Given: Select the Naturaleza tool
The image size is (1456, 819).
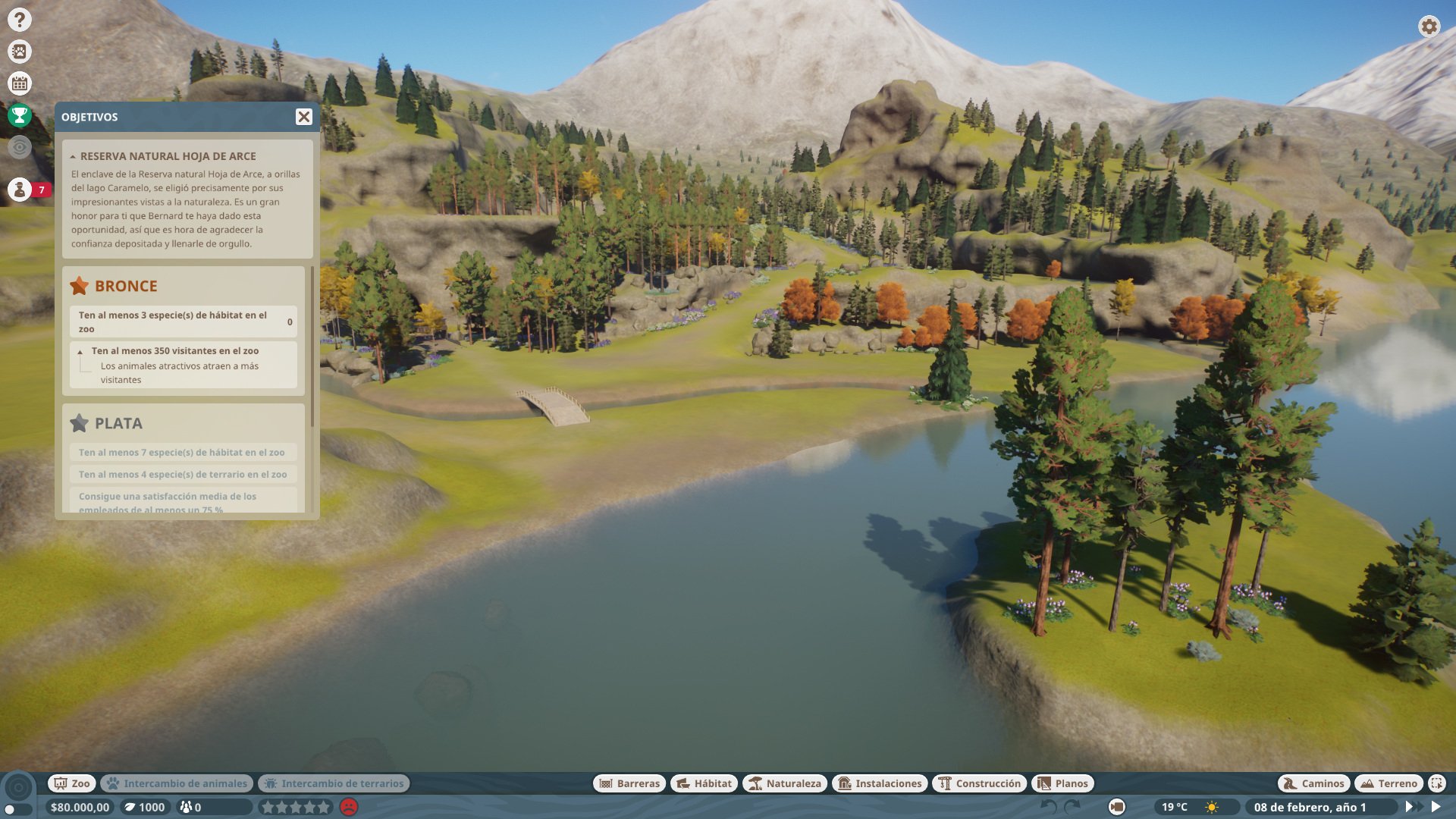Looking at the screenshot, I should tap(786, 783).
